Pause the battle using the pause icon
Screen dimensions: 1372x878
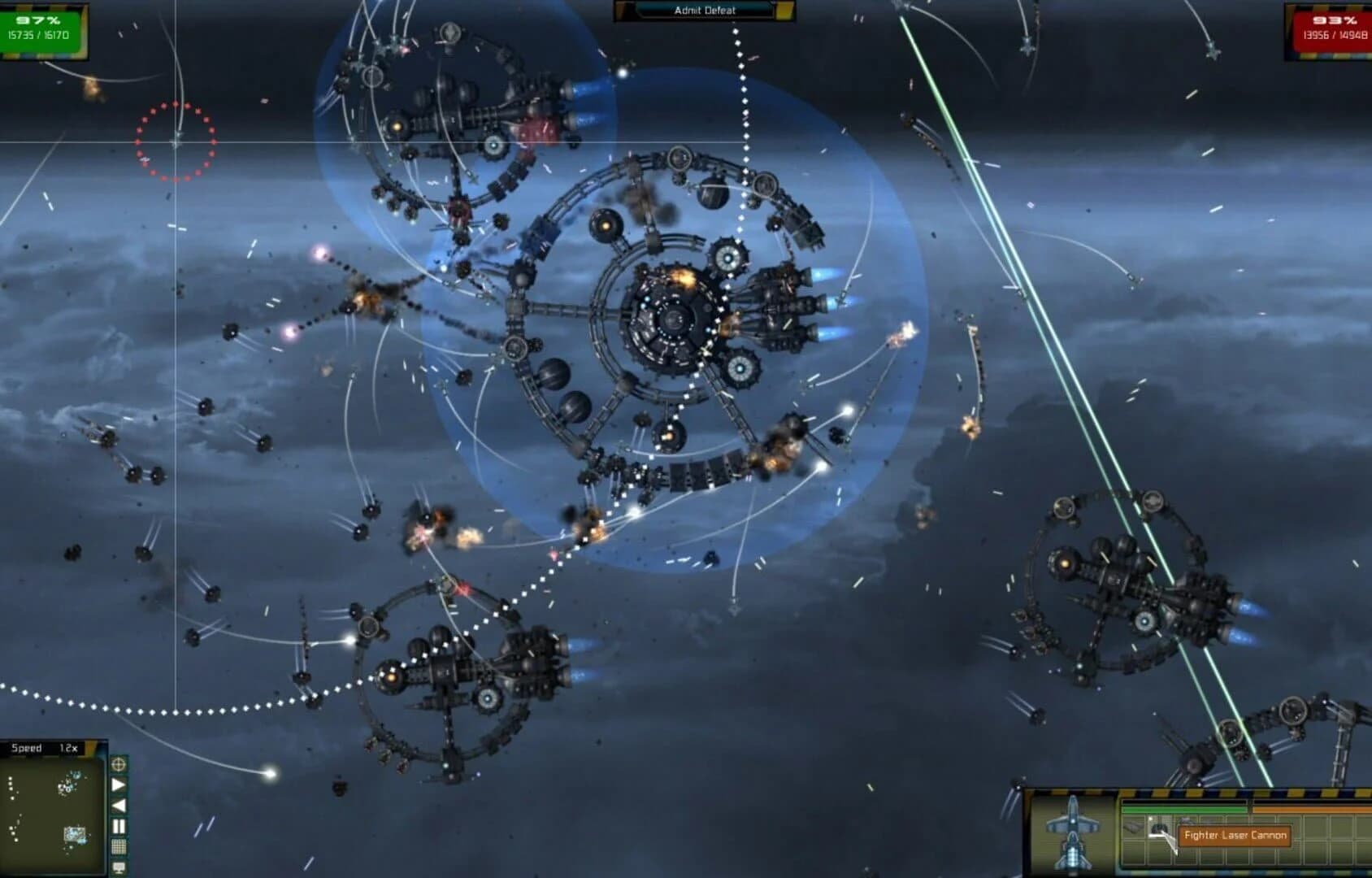[x=118, y=825]
